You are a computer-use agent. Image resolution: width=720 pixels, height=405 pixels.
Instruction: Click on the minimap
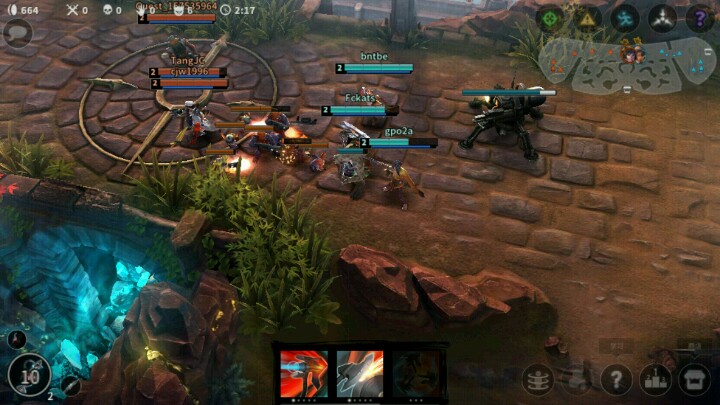(x=628, y=62)
